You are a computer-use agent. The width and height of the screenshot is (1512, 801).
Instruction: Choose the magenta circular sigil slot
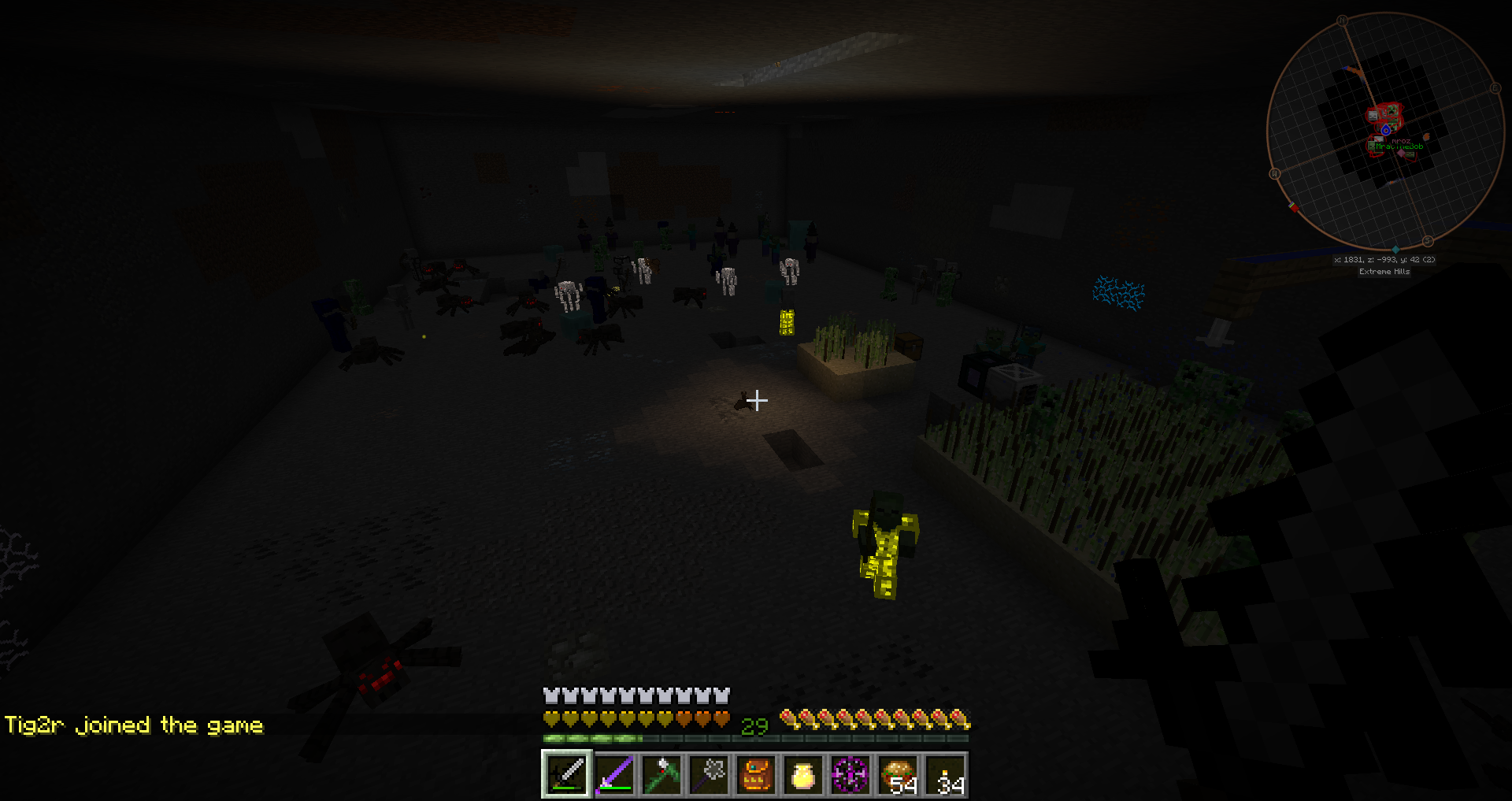[x=850, y=774]
